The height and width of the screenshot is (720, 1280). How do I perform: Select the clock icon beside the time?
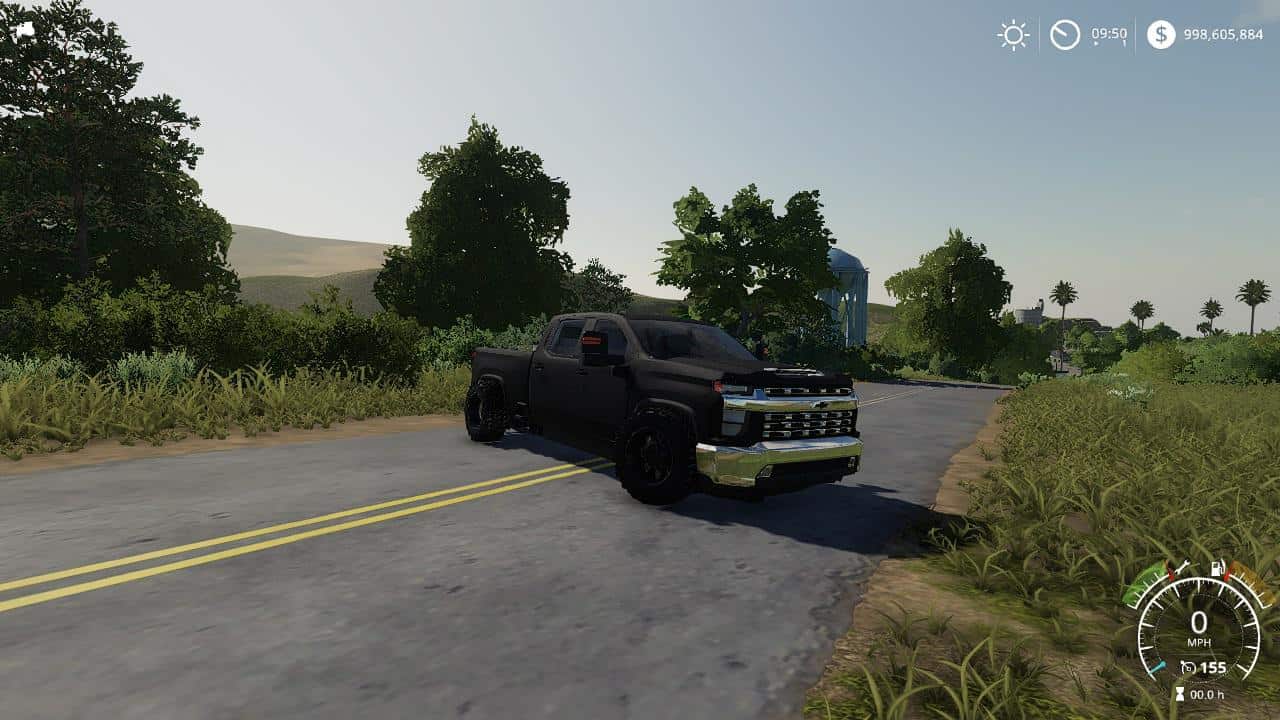click(1066, 35)
